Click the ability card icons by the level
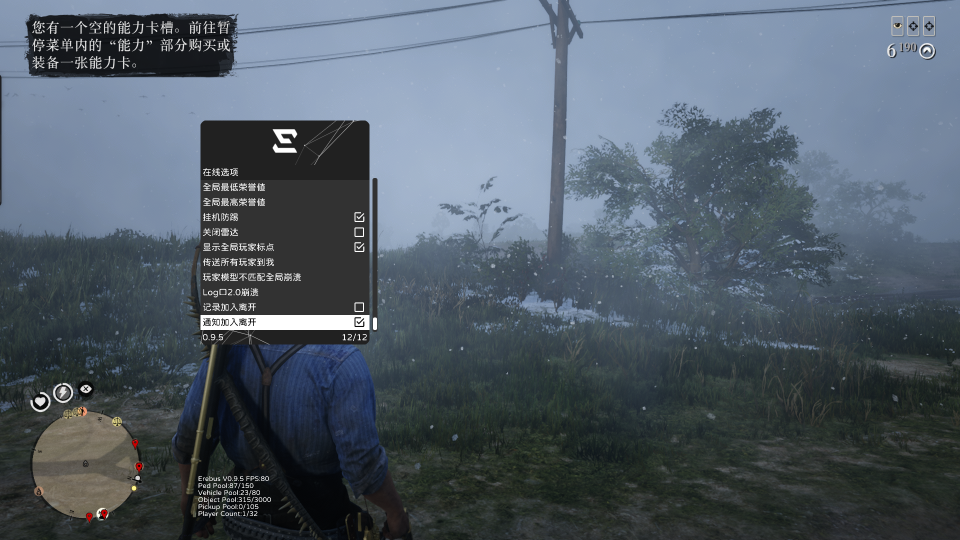 tap(913, 26)
